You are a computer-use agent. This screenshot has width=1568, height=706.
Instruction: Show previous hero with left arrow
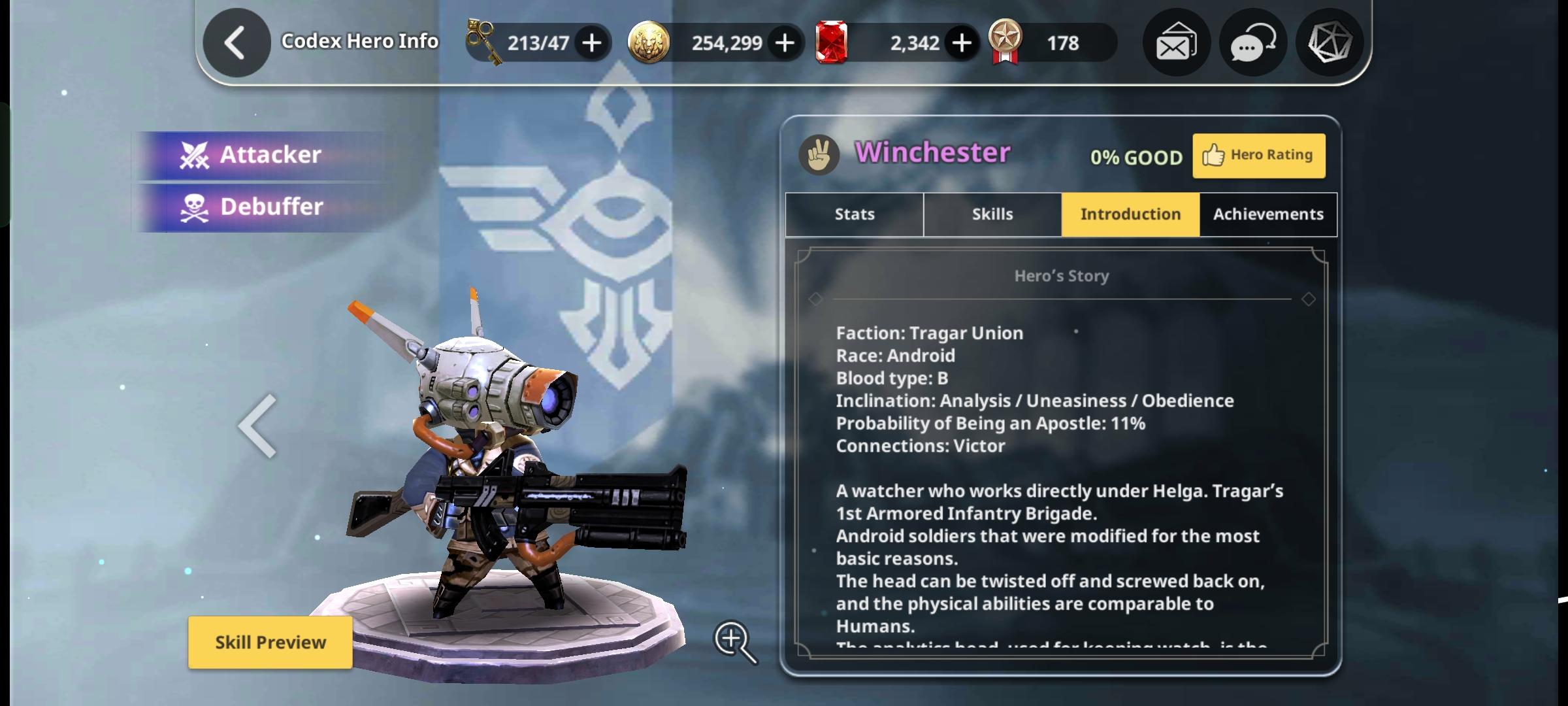258,426
